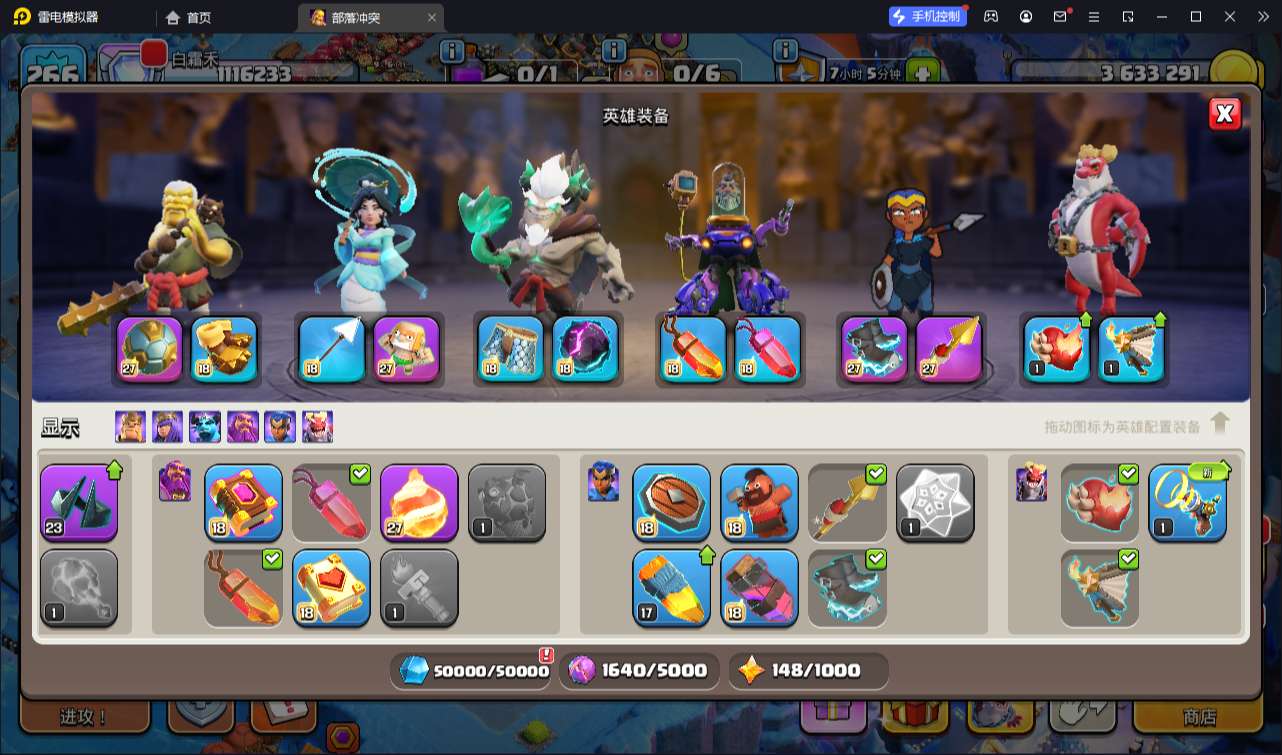Filter display by Barbarian King portrait
This screenshot has height=755, width=1282.
130,427
